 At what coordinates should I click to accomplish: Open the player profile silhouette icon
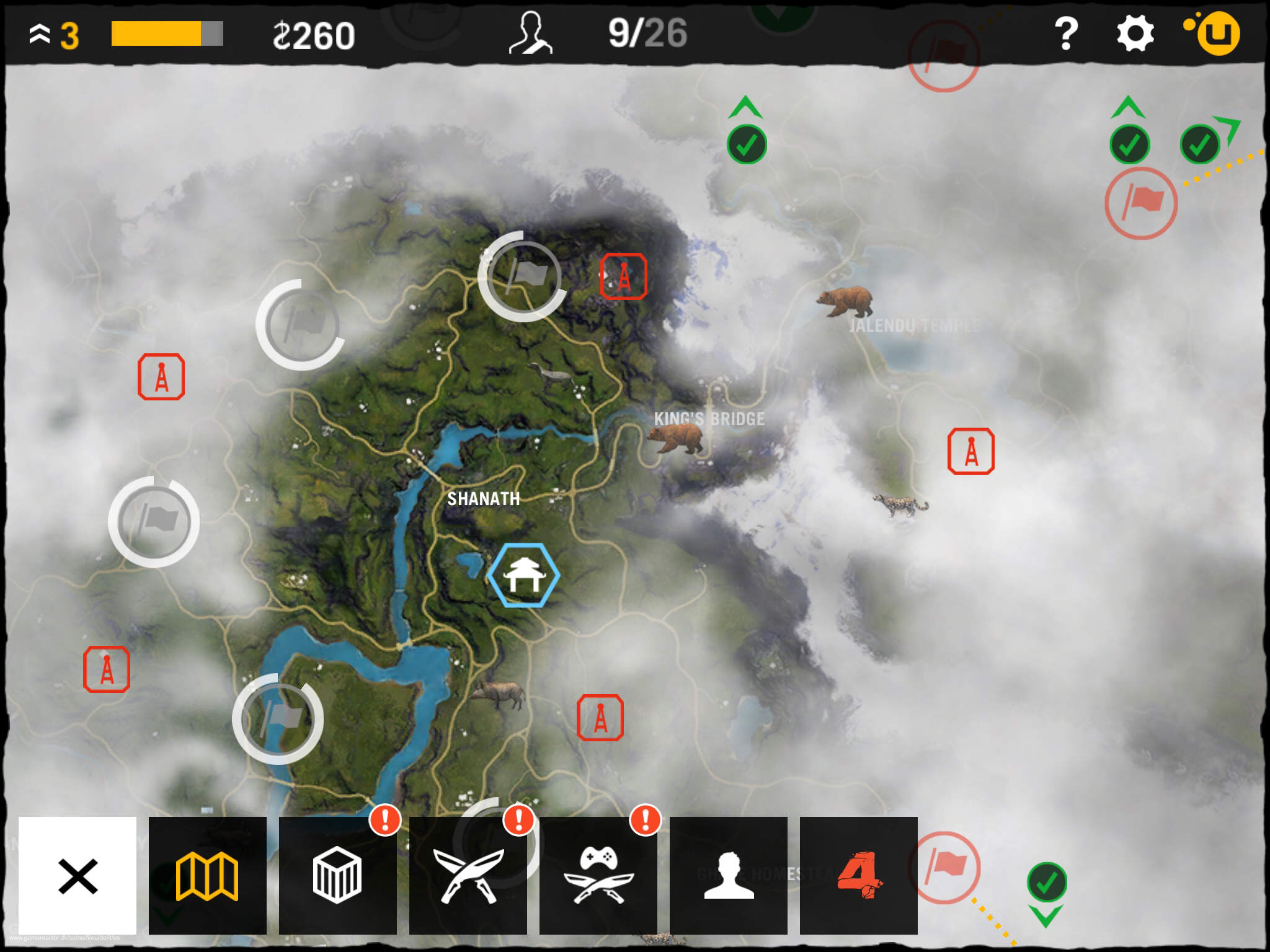(x=729, y=876)
